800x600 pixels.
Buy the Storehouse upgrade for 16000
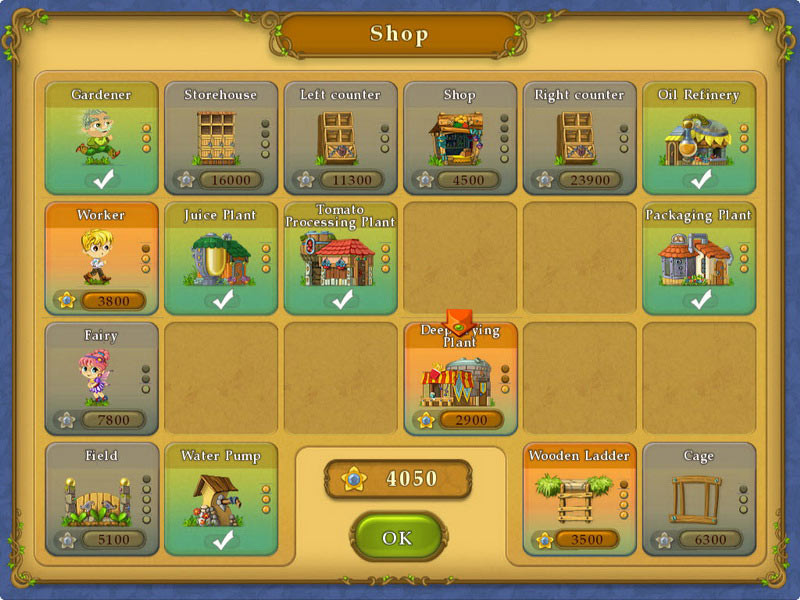[220, 138]
